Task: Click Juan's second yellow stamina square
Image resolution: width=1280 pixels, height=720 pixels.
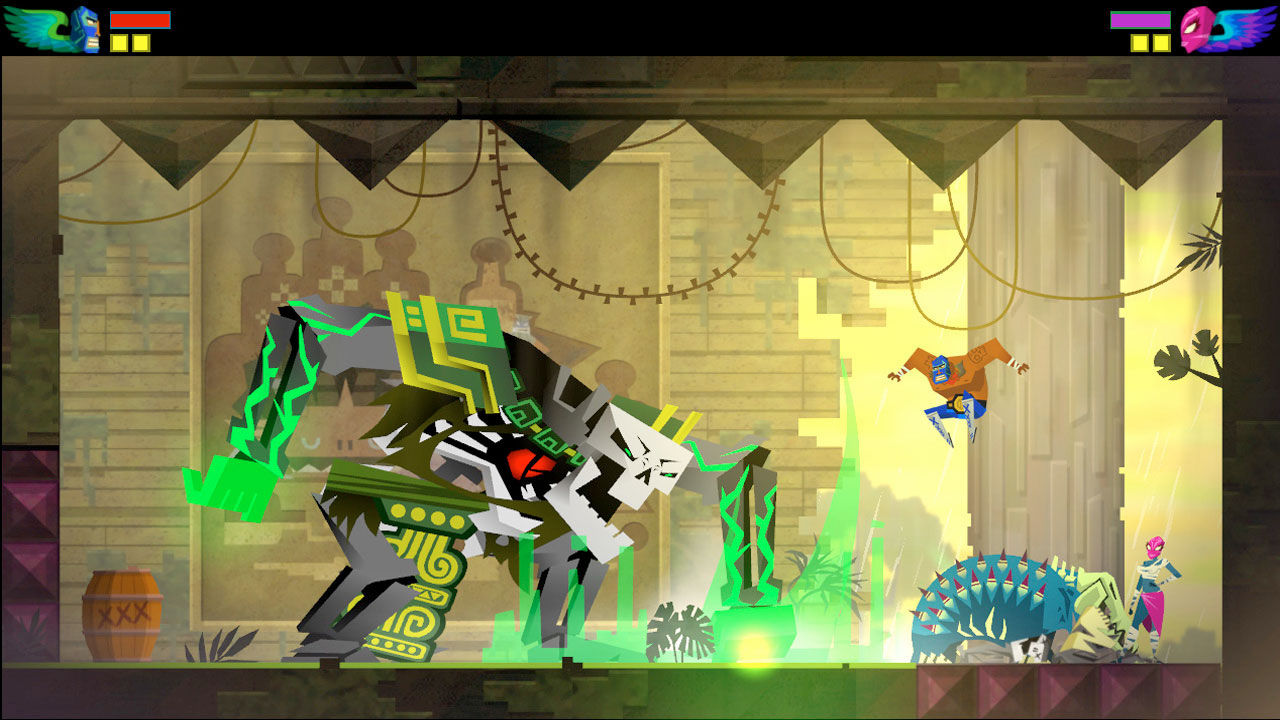Action: point(140,44)
